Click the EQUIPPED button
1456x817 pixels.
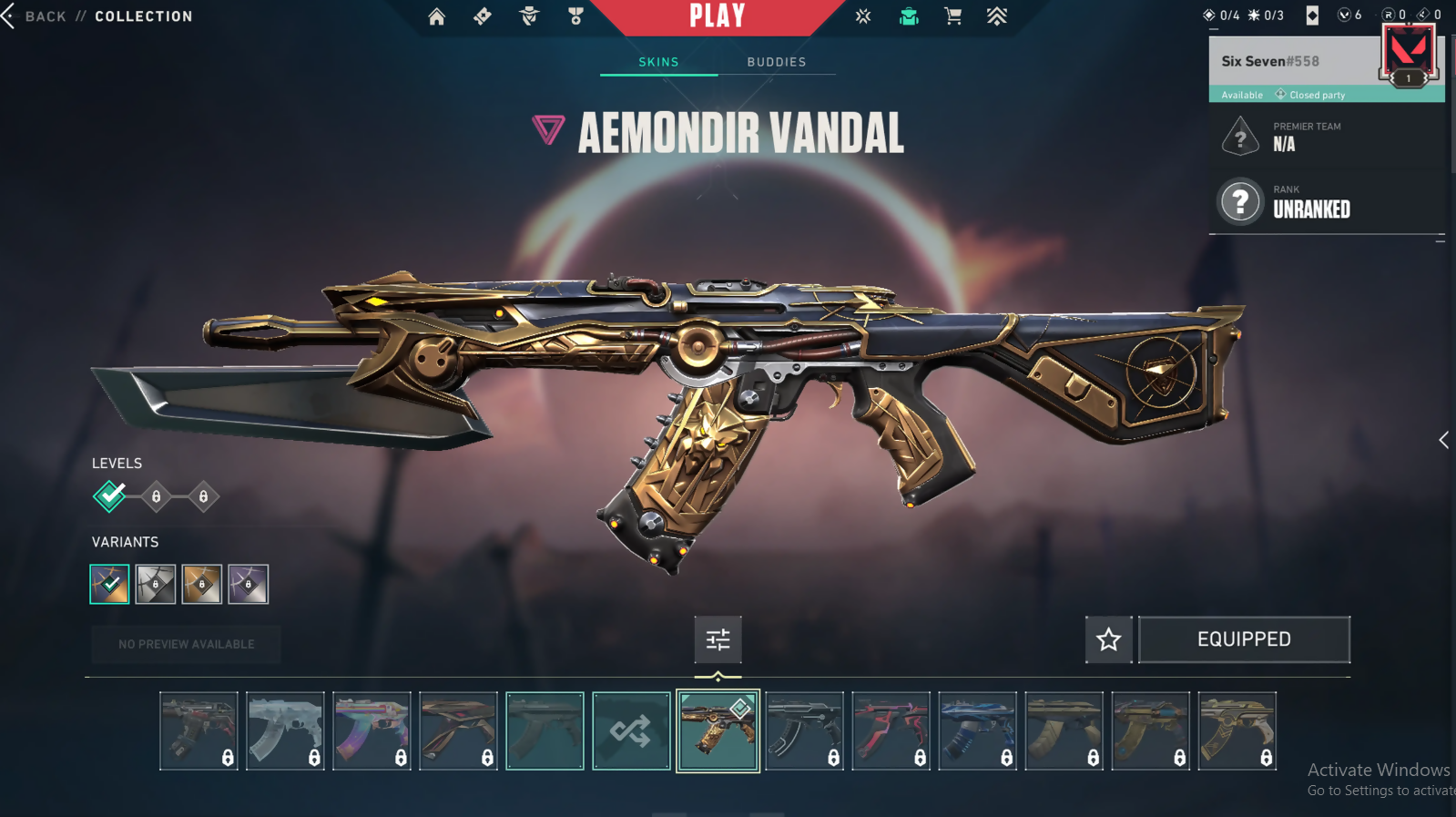click(x=1244, y=639)
